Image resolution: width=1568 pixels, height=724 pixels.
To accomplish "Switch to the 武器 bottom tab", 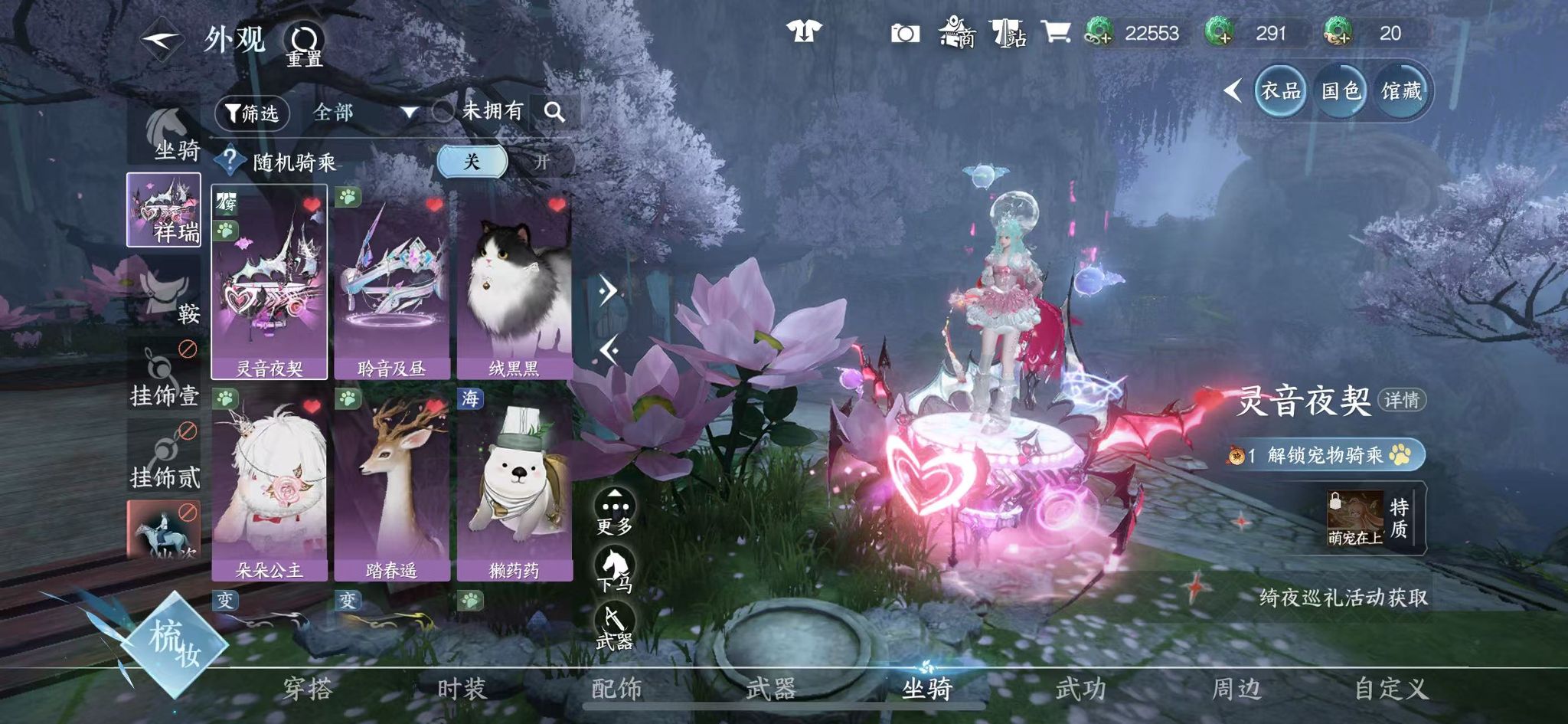I will point(771,689).
